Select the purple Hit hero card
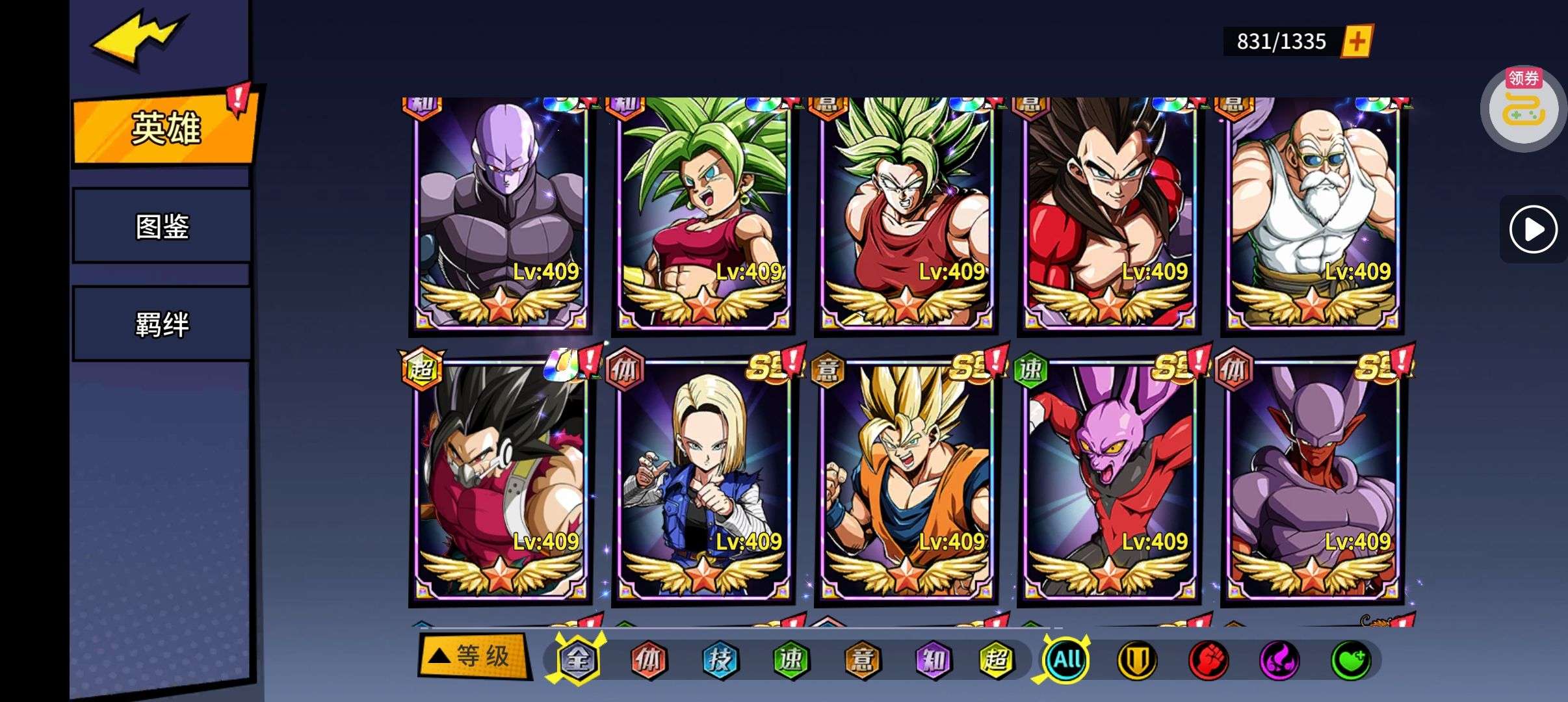The width and height of the screenshot is (1568, 702). click(x=501, y=214)
